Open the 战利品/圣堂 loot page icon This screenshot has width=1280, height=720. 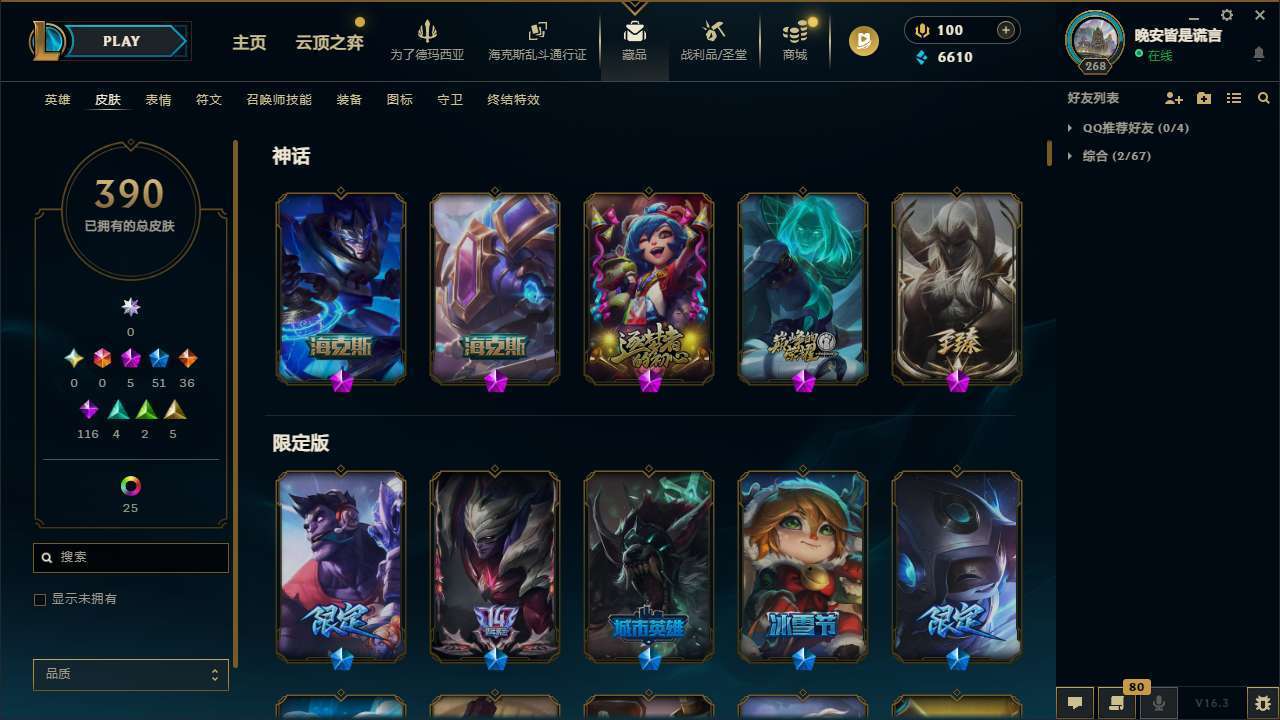coord(713,40)
